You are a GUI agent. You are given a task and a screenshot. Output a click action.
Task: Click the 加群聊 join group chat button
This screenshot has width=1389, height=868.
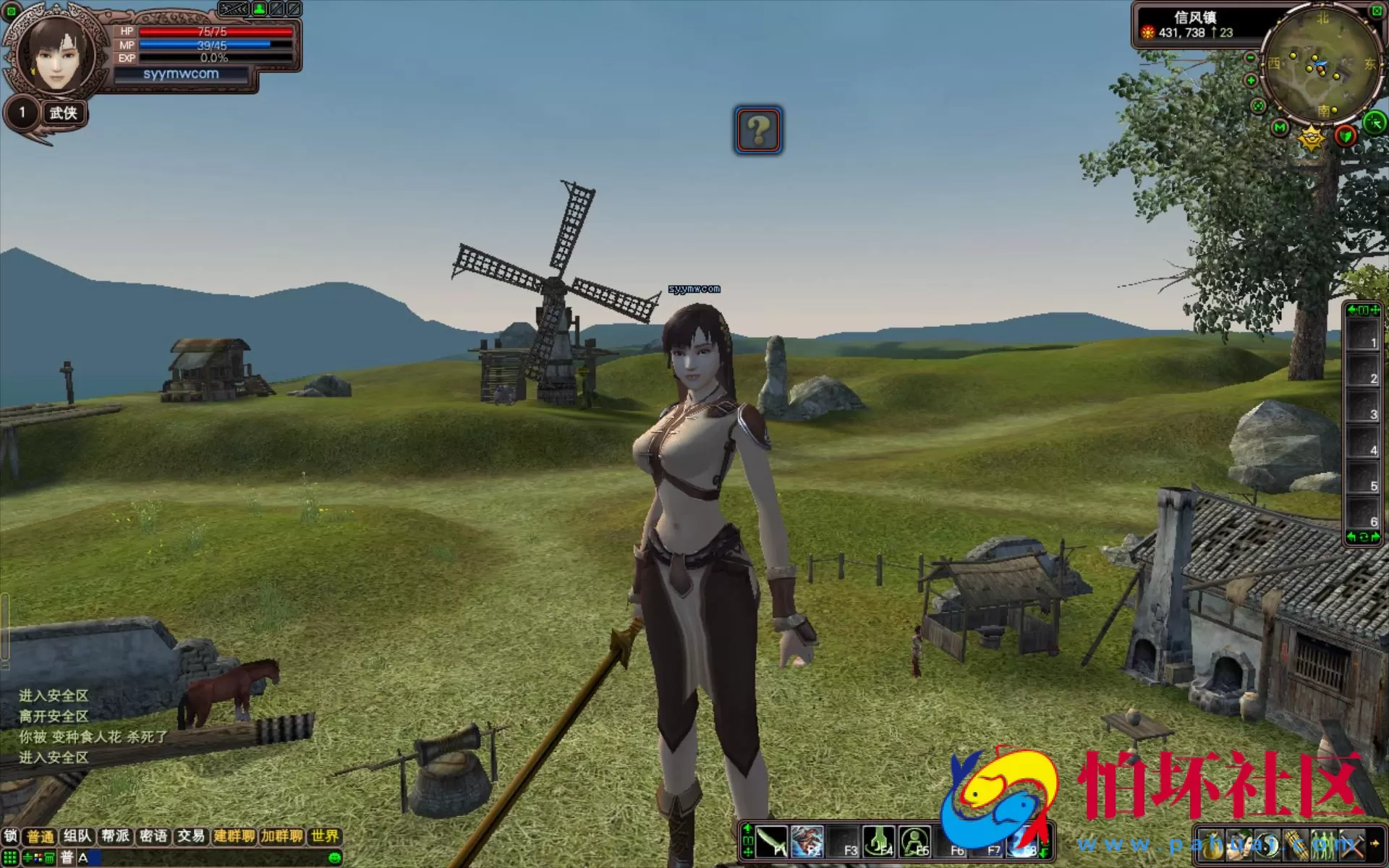[x=282, y=836]
